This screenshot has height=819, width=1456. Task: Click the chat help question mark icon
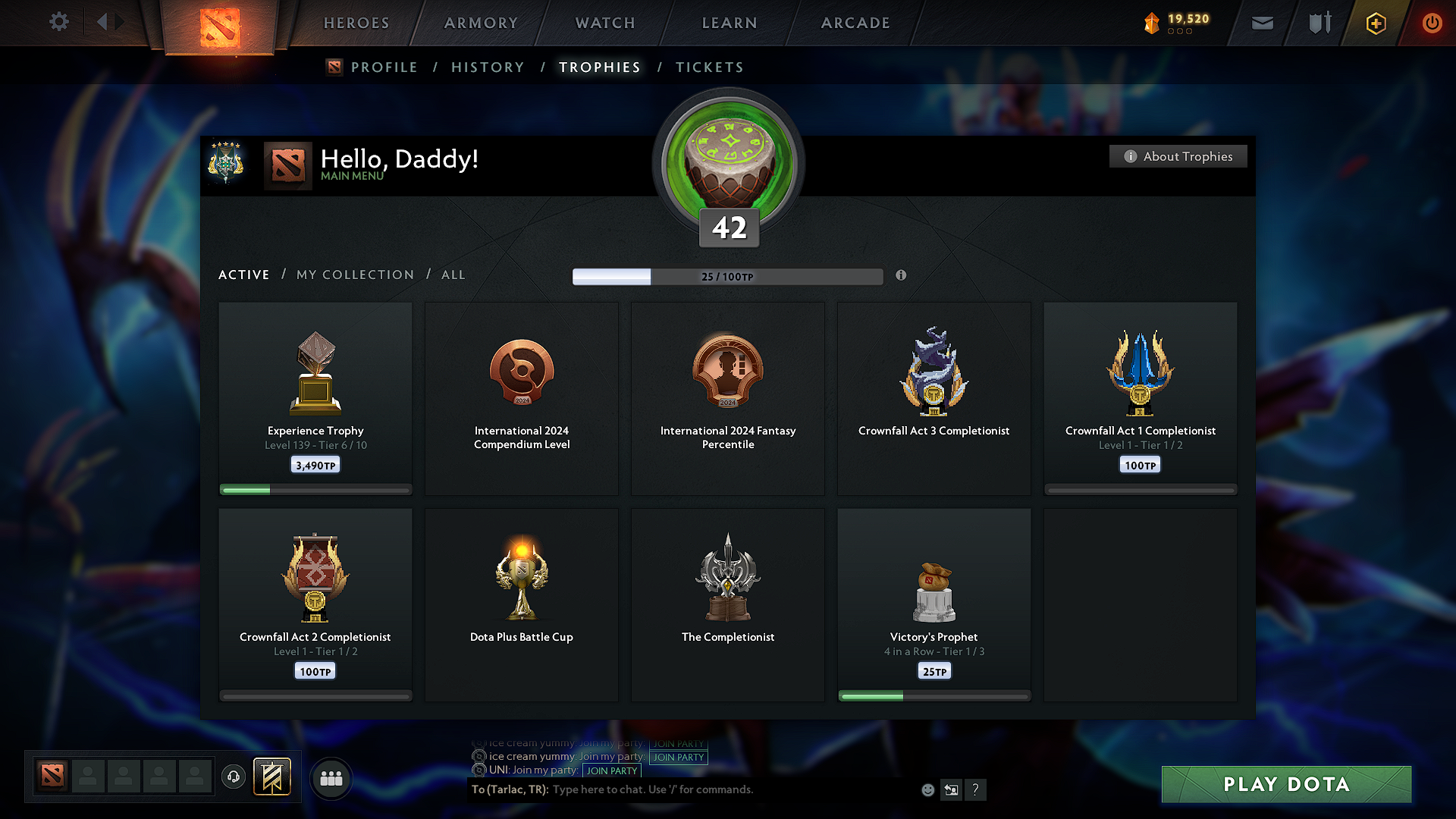pos(976,789)
